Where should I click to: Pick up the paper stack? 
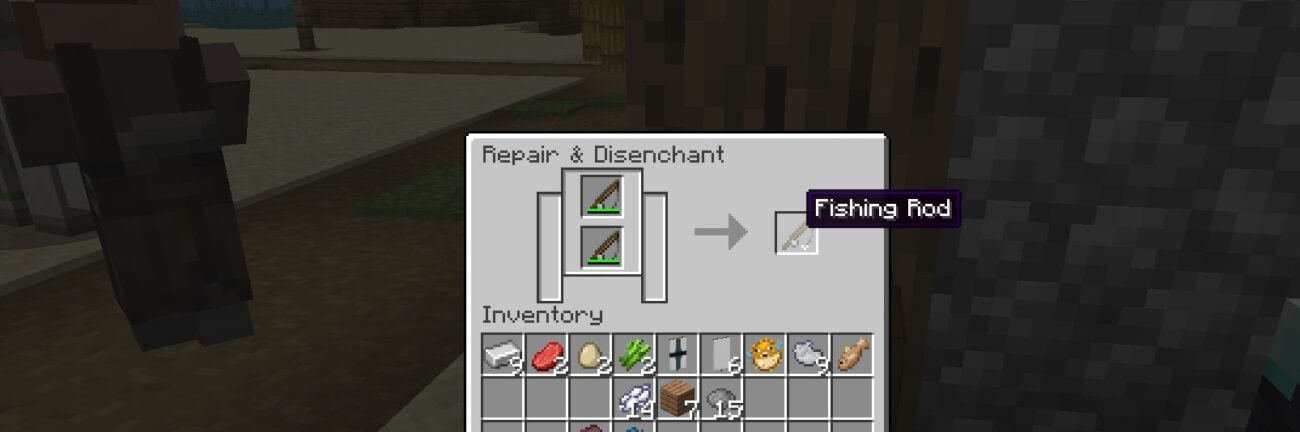721,355
